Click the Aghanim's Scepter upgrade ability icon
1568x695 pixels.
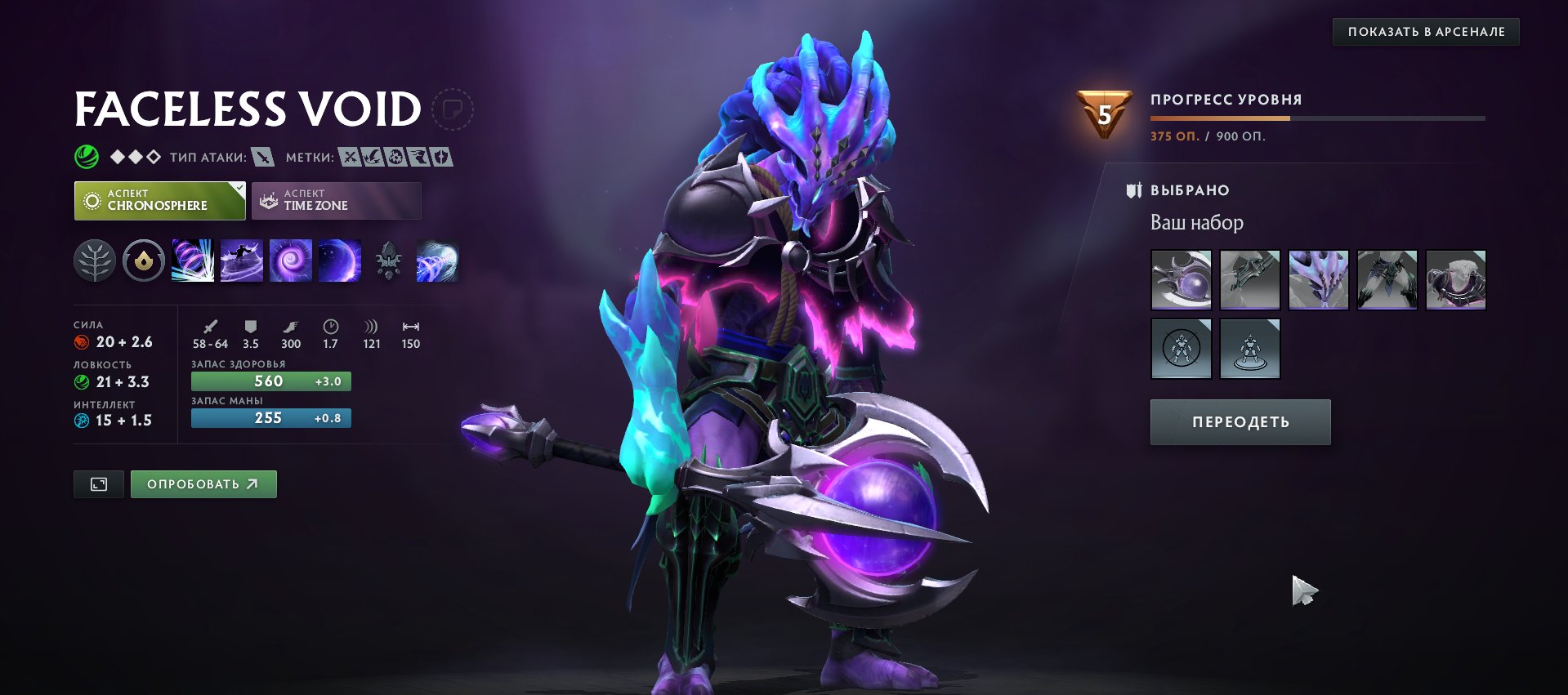point(389,261)
